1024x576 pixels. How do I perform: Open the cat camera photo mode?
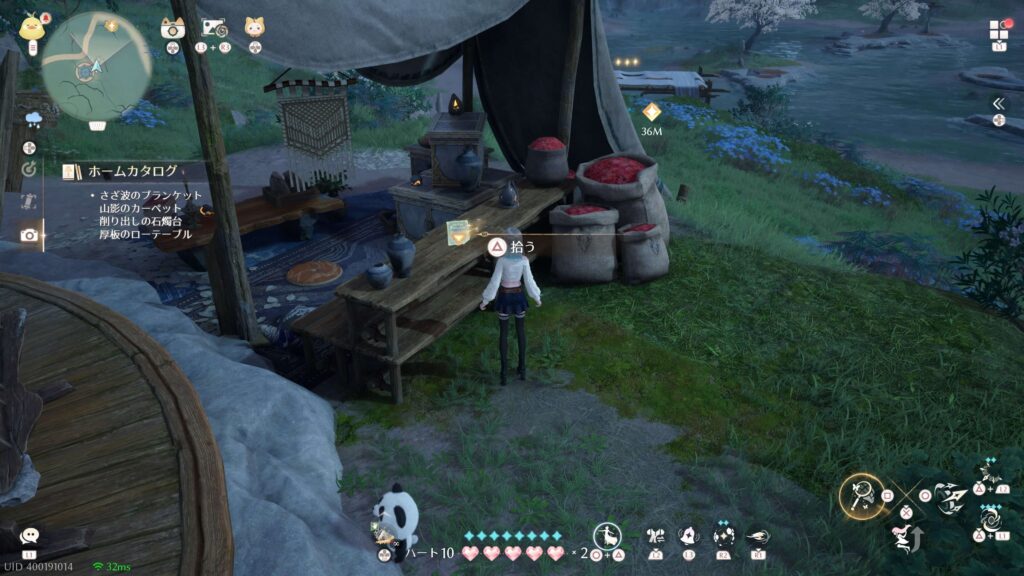click(173, 27)
